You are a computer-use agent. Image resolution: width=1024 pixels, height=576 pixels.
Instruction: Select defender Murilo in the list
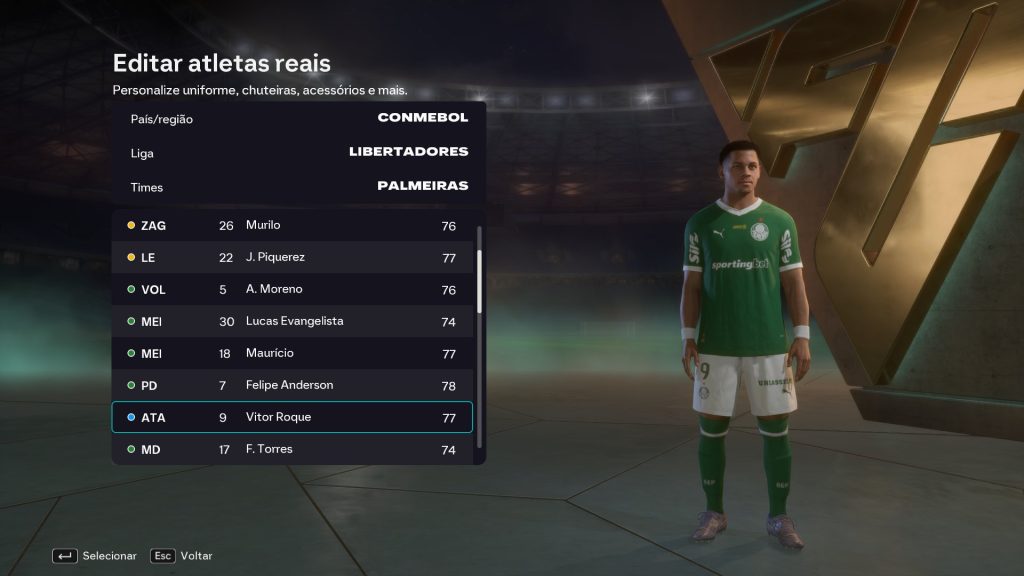[291, 226]
